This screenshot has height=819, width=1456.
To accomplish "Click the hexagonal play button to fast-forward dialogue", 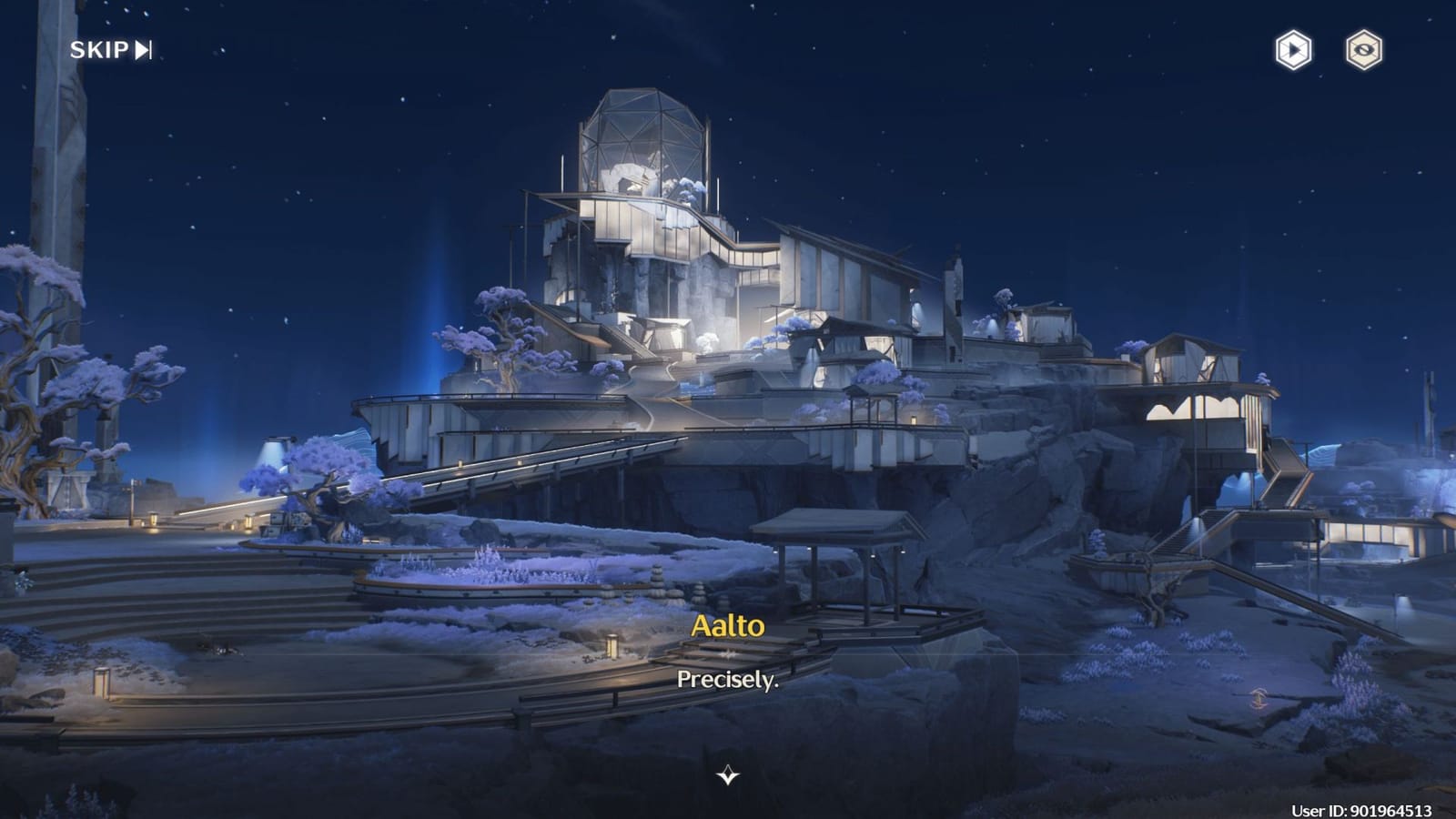I will click(x=1291, y=50).
